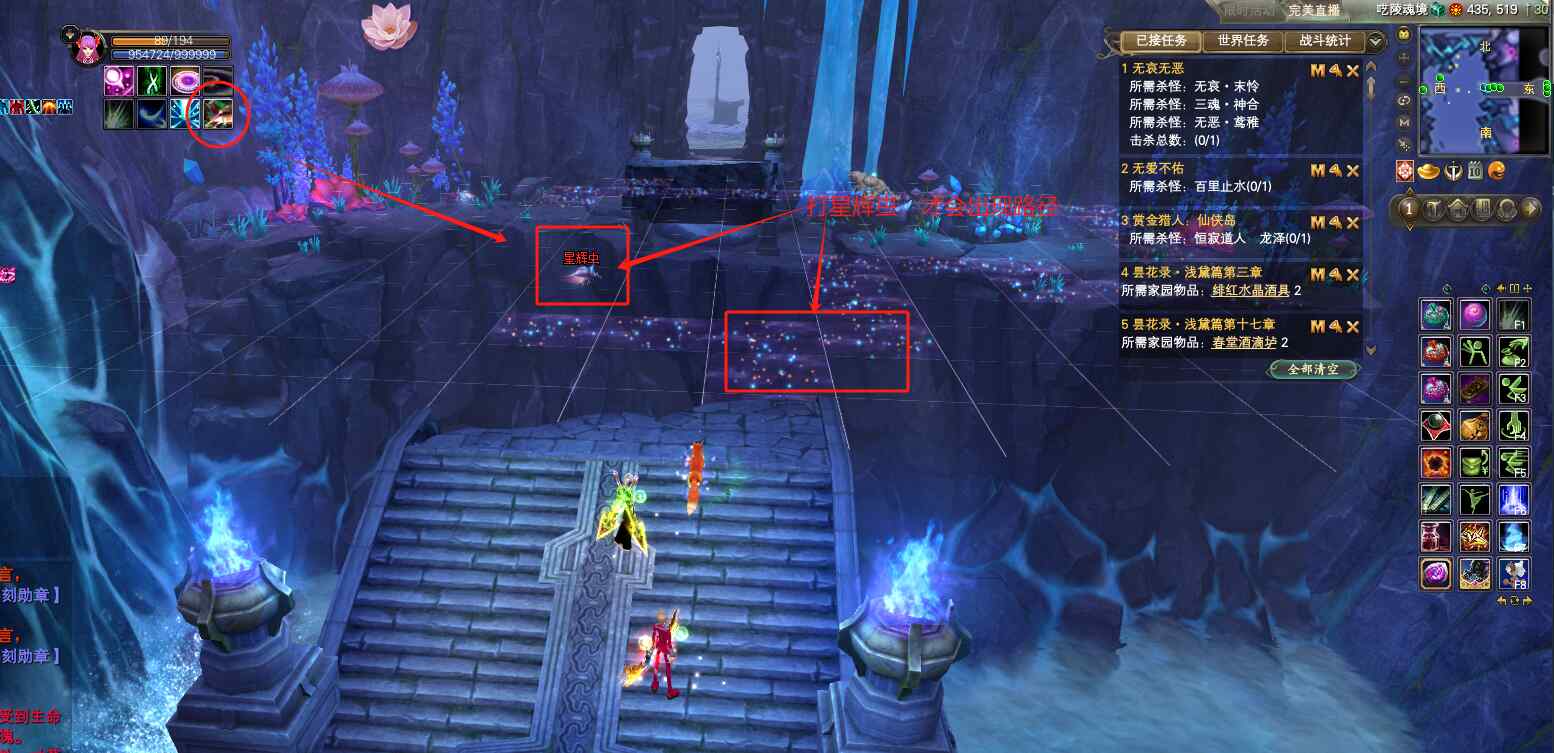Viewport: 1554px width, 753px height.
Task: Select the pink-haired character portrait
Action: pos(89,47)
